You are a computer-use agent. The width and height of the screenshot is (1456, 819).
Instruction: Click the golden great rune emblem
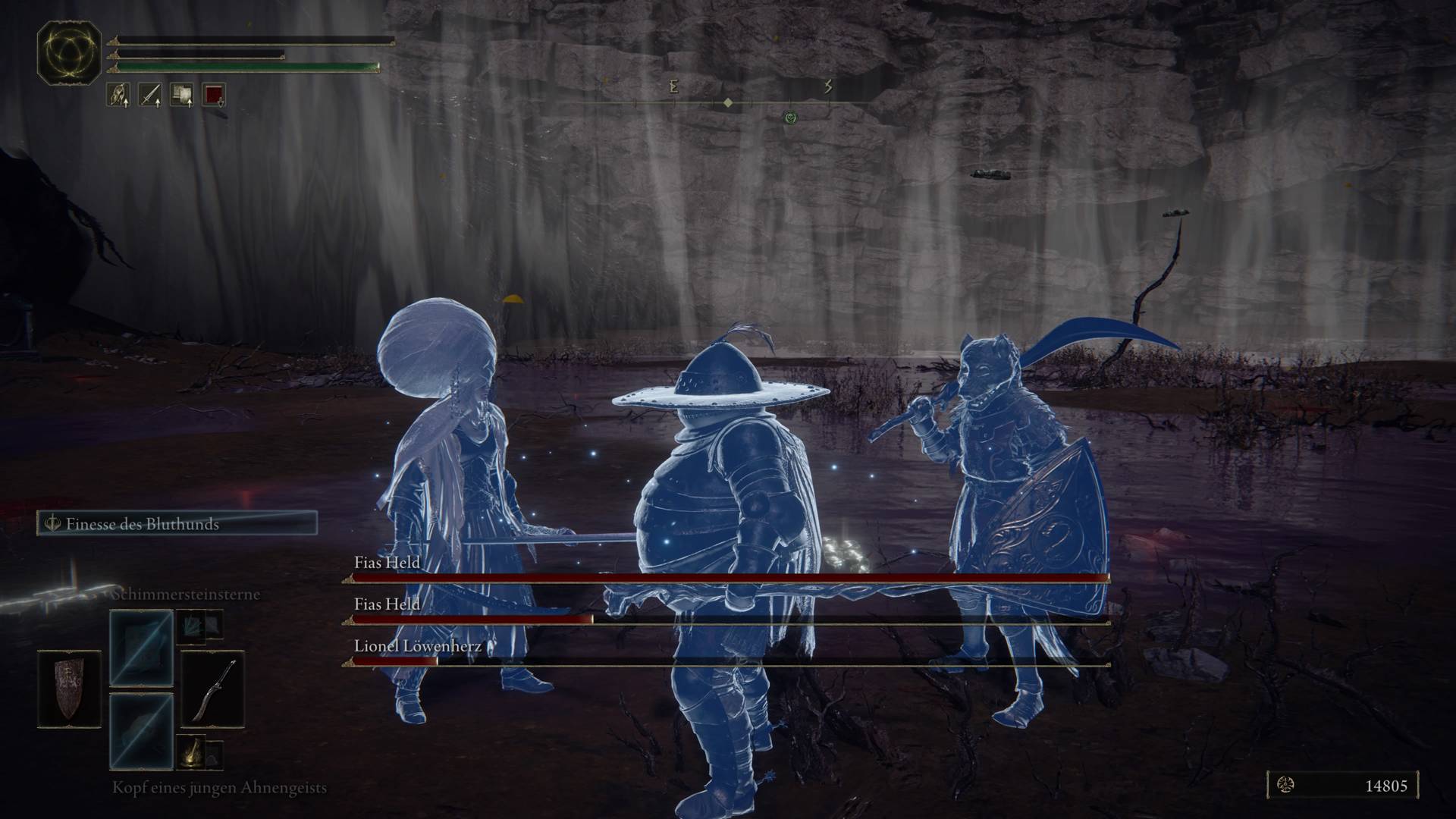[69, 53]
